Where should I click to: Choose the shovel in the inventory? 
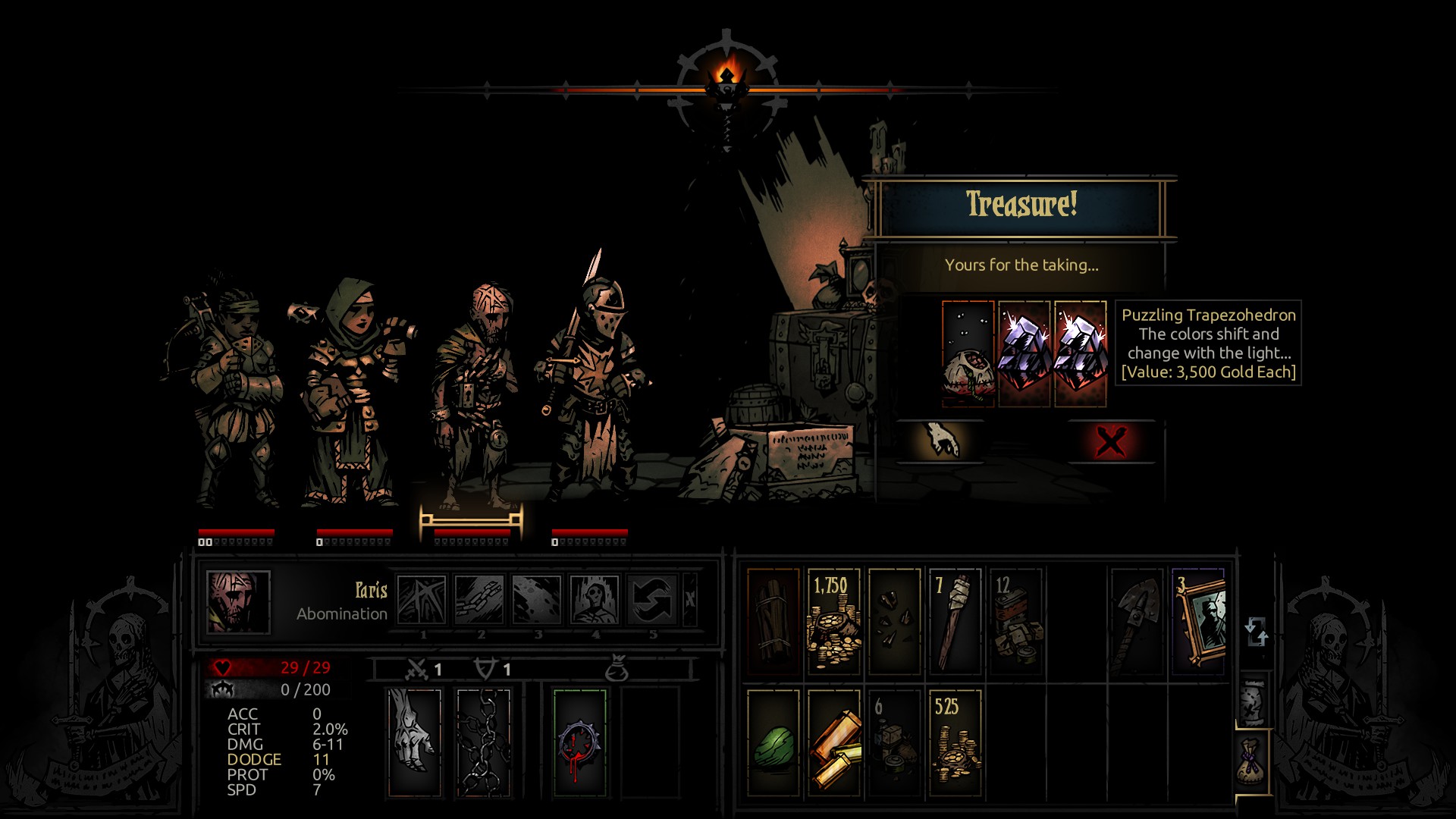(x=1136, y=621)
